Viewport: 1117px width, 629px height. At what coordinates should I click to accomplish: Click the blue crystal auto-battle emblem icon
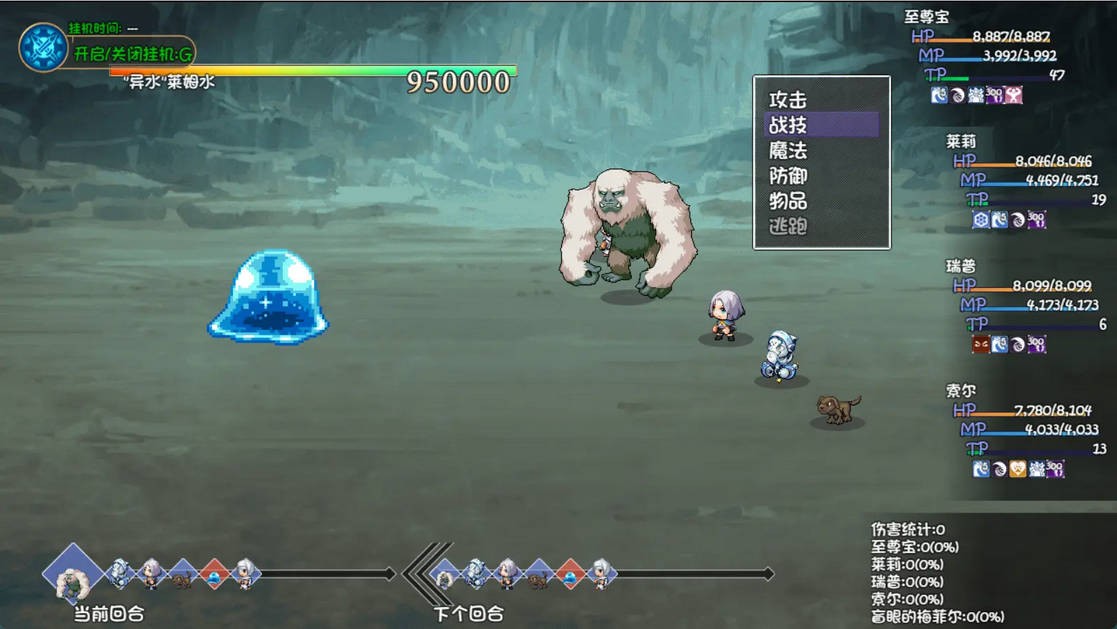43,47
